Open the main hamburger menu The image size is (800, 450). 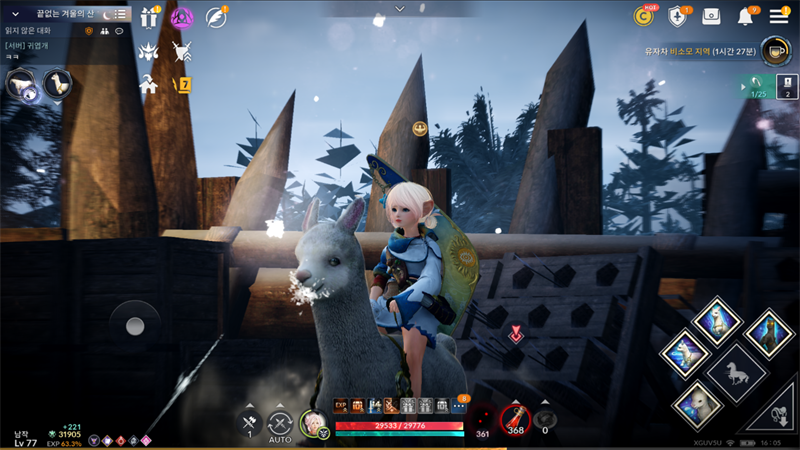click(778, 16)
